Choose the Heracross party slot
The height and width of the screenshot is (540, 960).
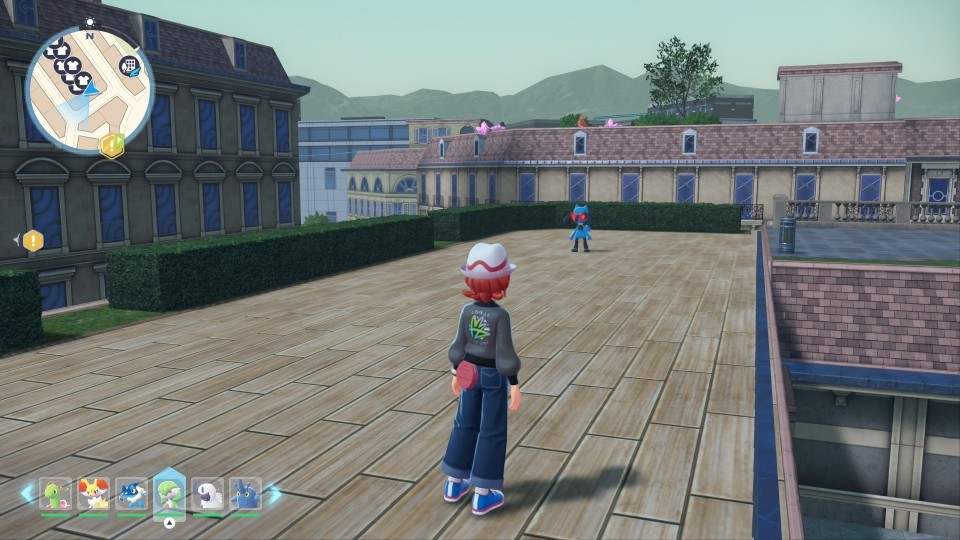click(245, 494)
